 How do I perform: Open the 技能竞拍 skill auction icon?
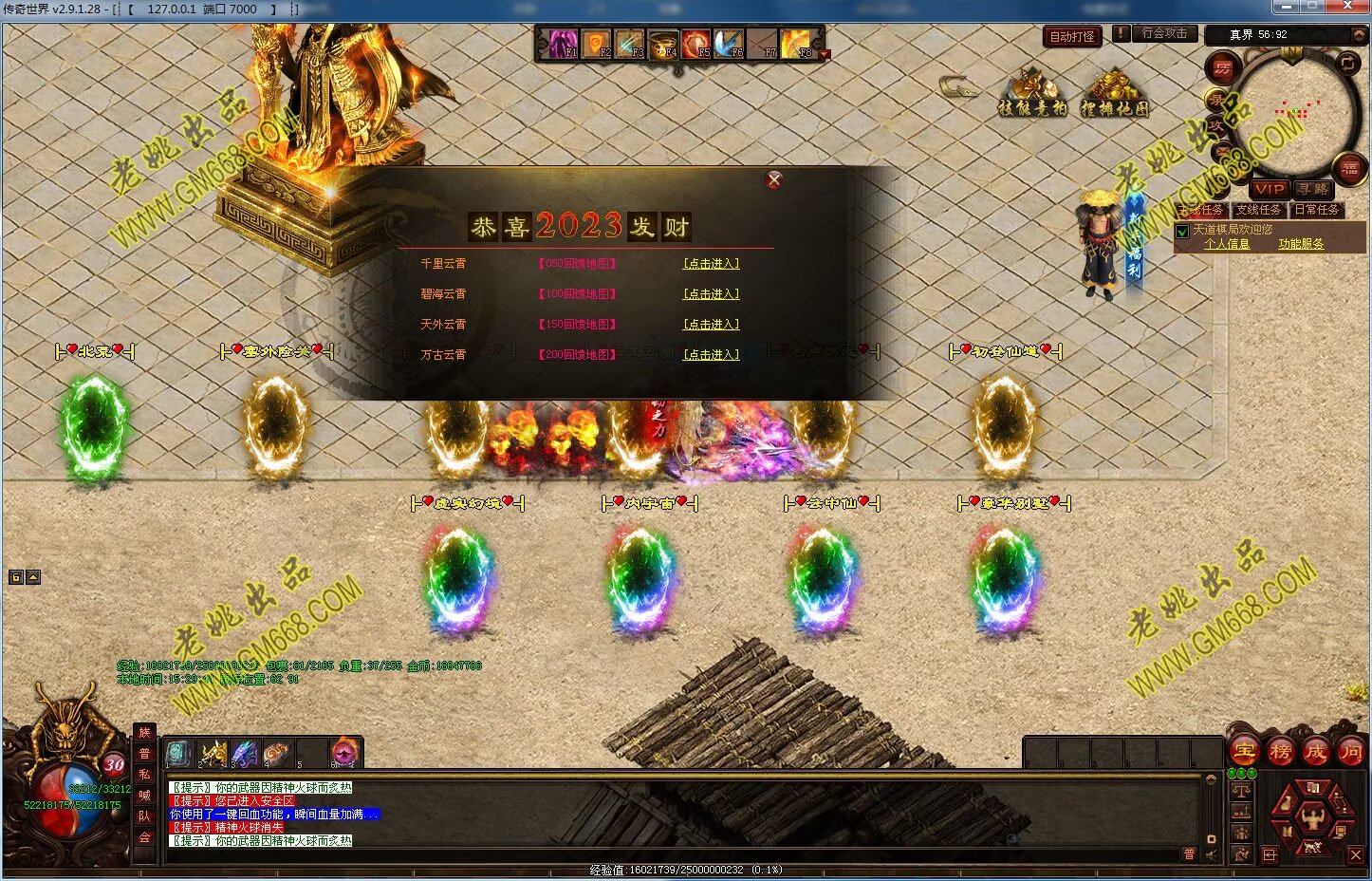pyautogui.click(x=1031, y=95)
